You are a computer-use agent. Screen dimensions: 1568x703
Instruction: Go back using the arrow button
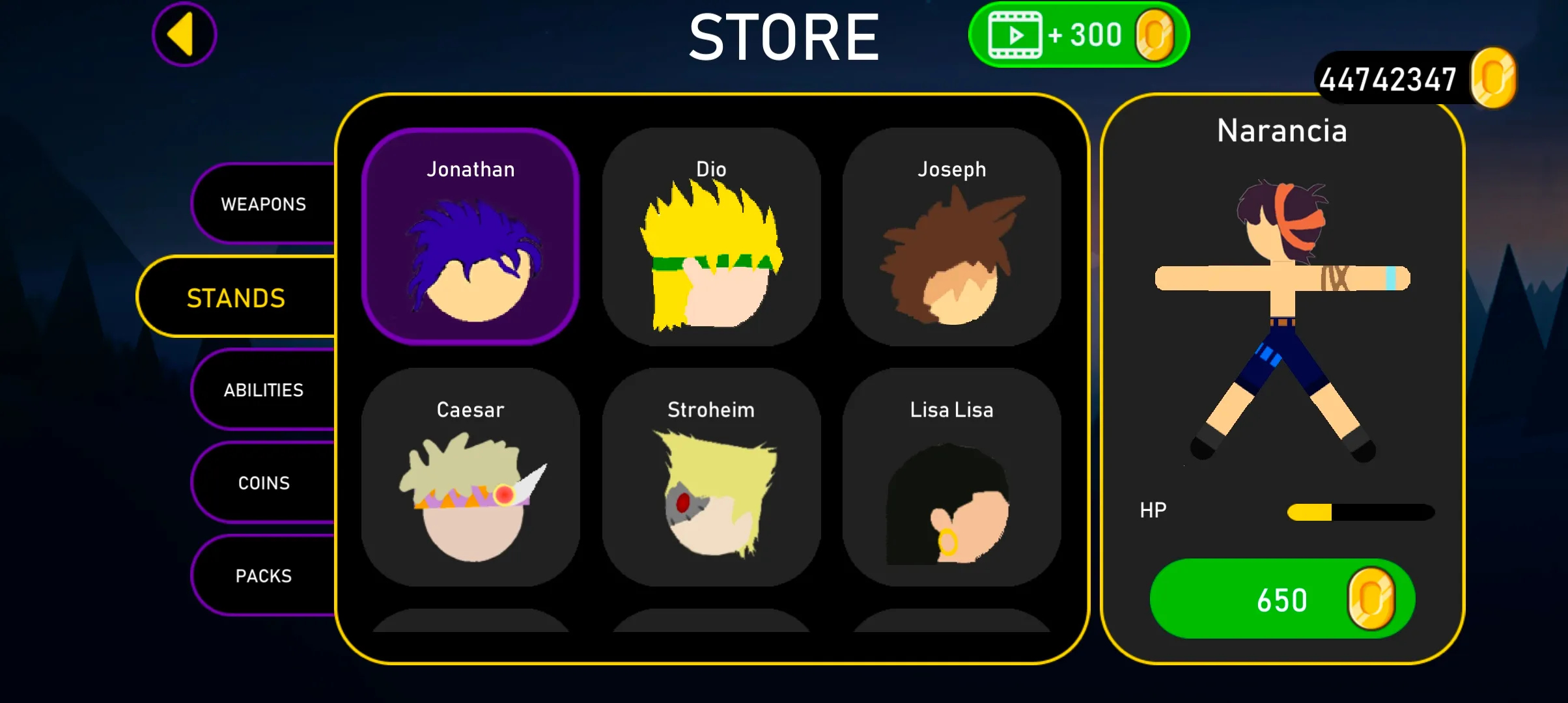pyautogui.click(x=184, y=33)
